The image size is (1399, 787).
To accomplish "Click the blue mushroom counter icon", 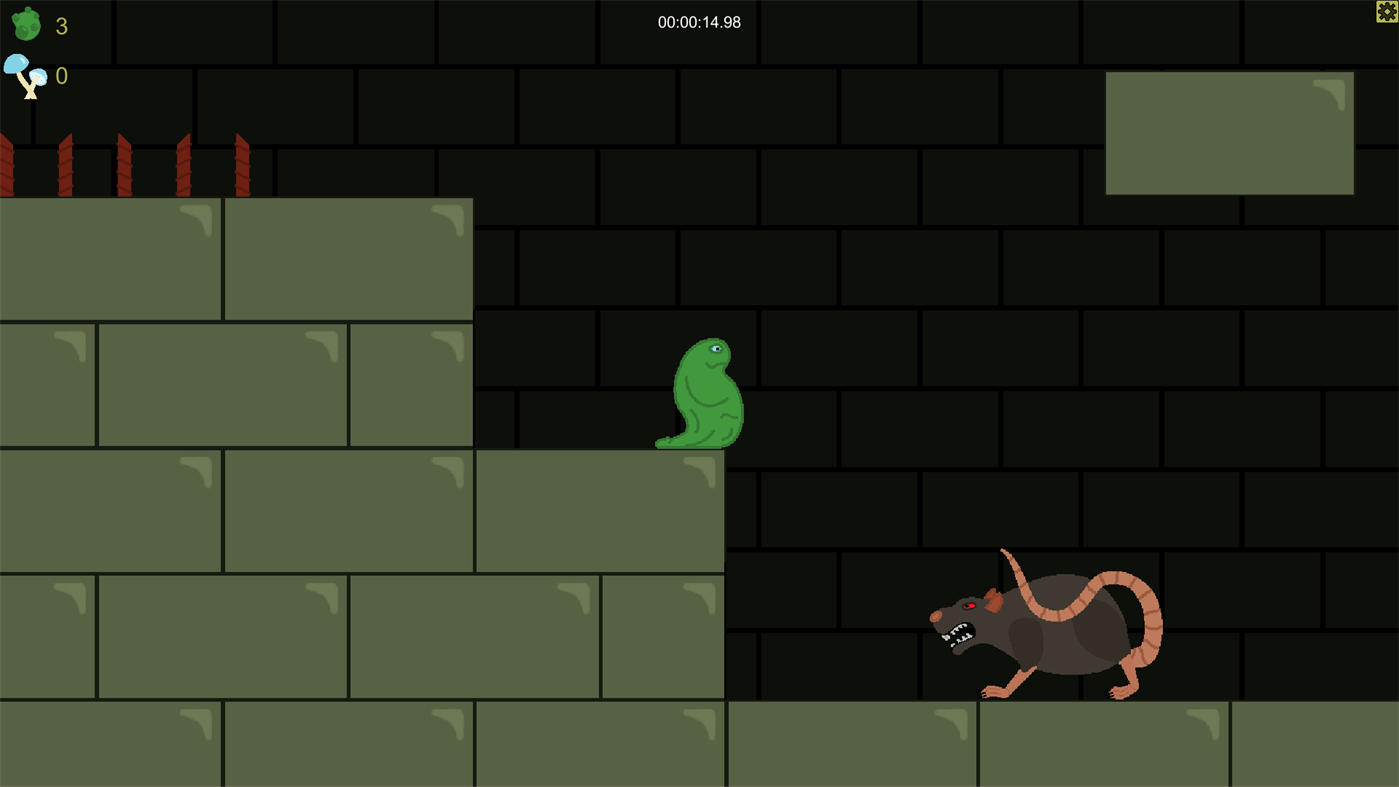I will coord(24,73).
